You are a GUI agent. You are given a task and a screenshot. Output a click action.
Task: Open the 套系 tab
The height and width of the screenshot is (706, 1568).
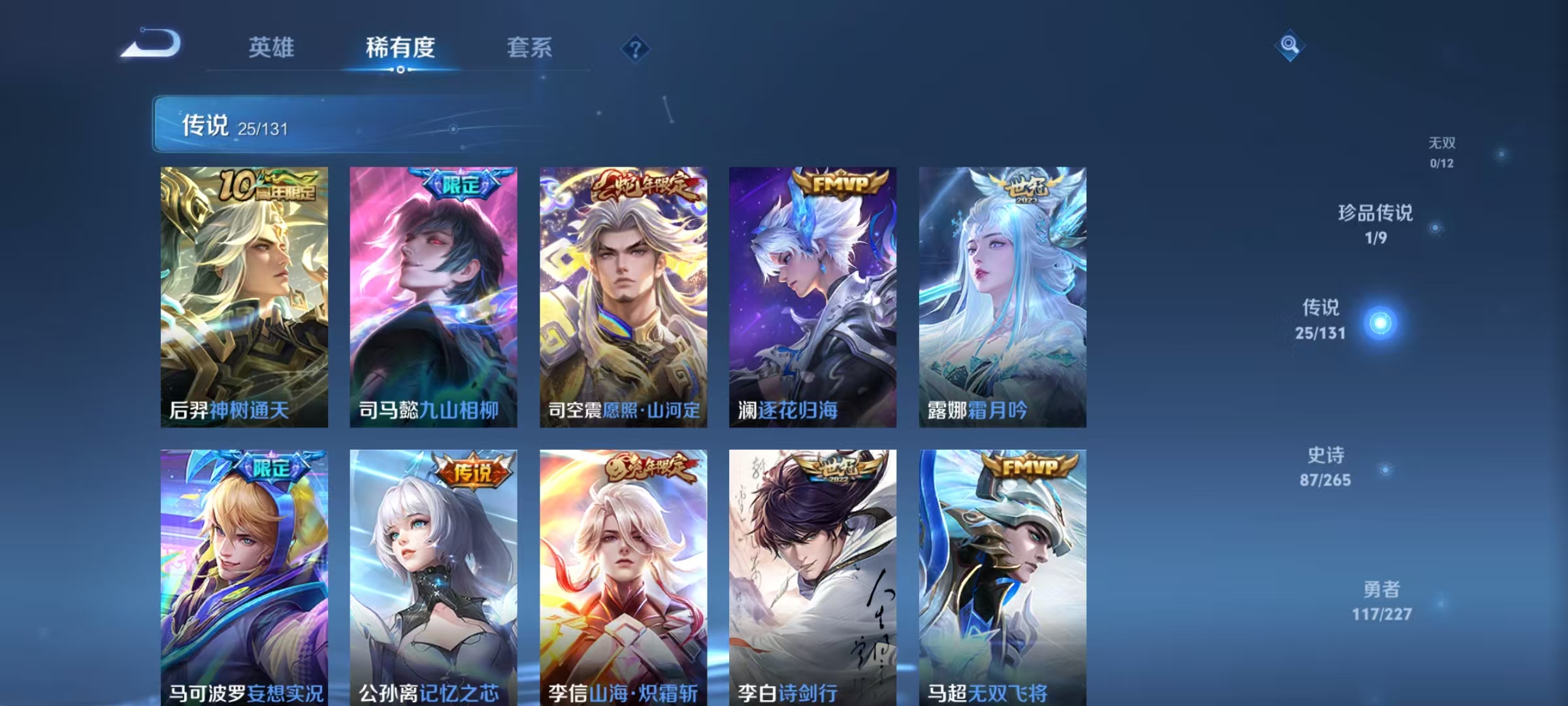(x=529, y=48)
